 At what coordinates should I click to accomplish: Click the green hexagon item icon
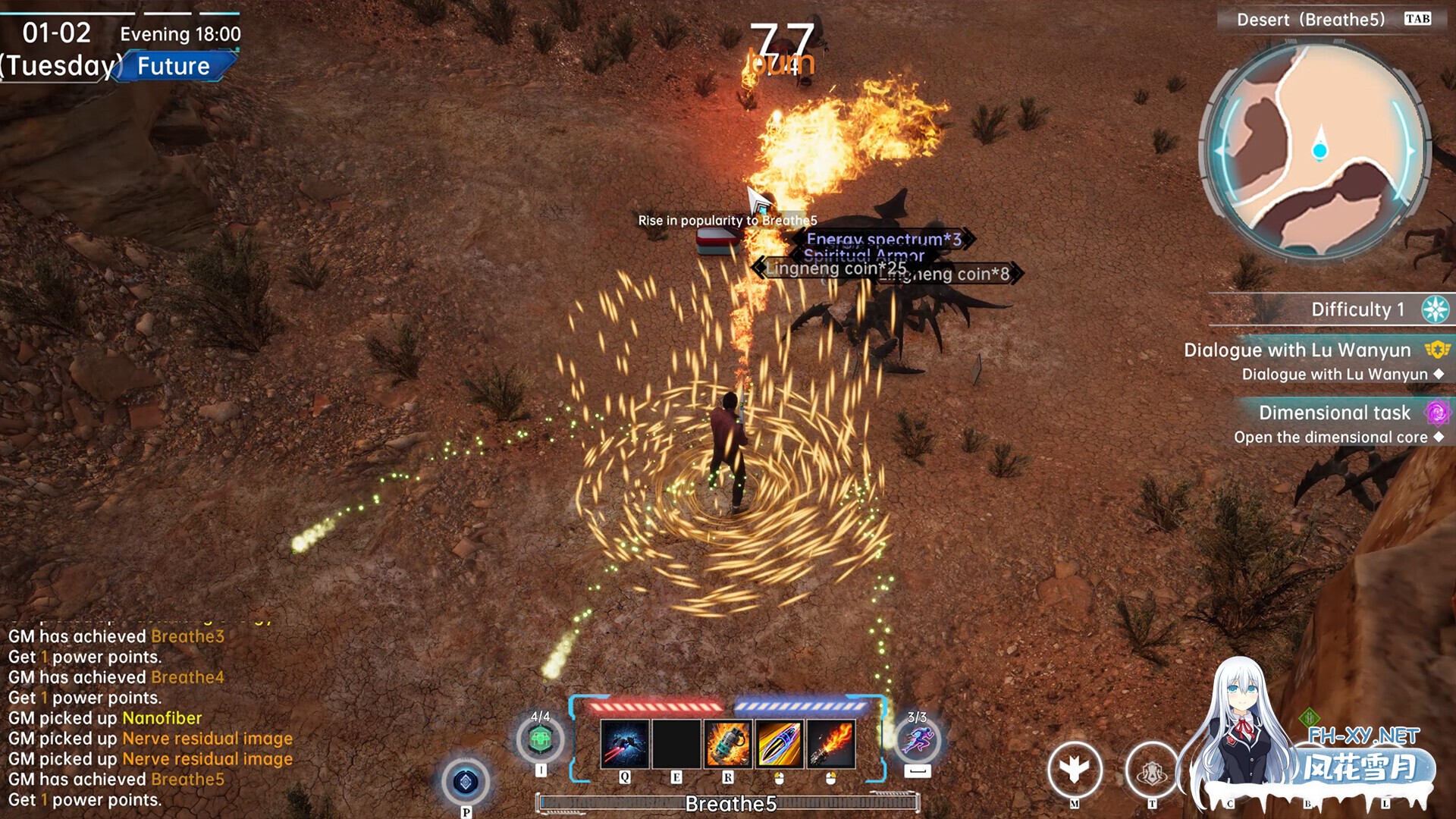(x=540, y=739)
